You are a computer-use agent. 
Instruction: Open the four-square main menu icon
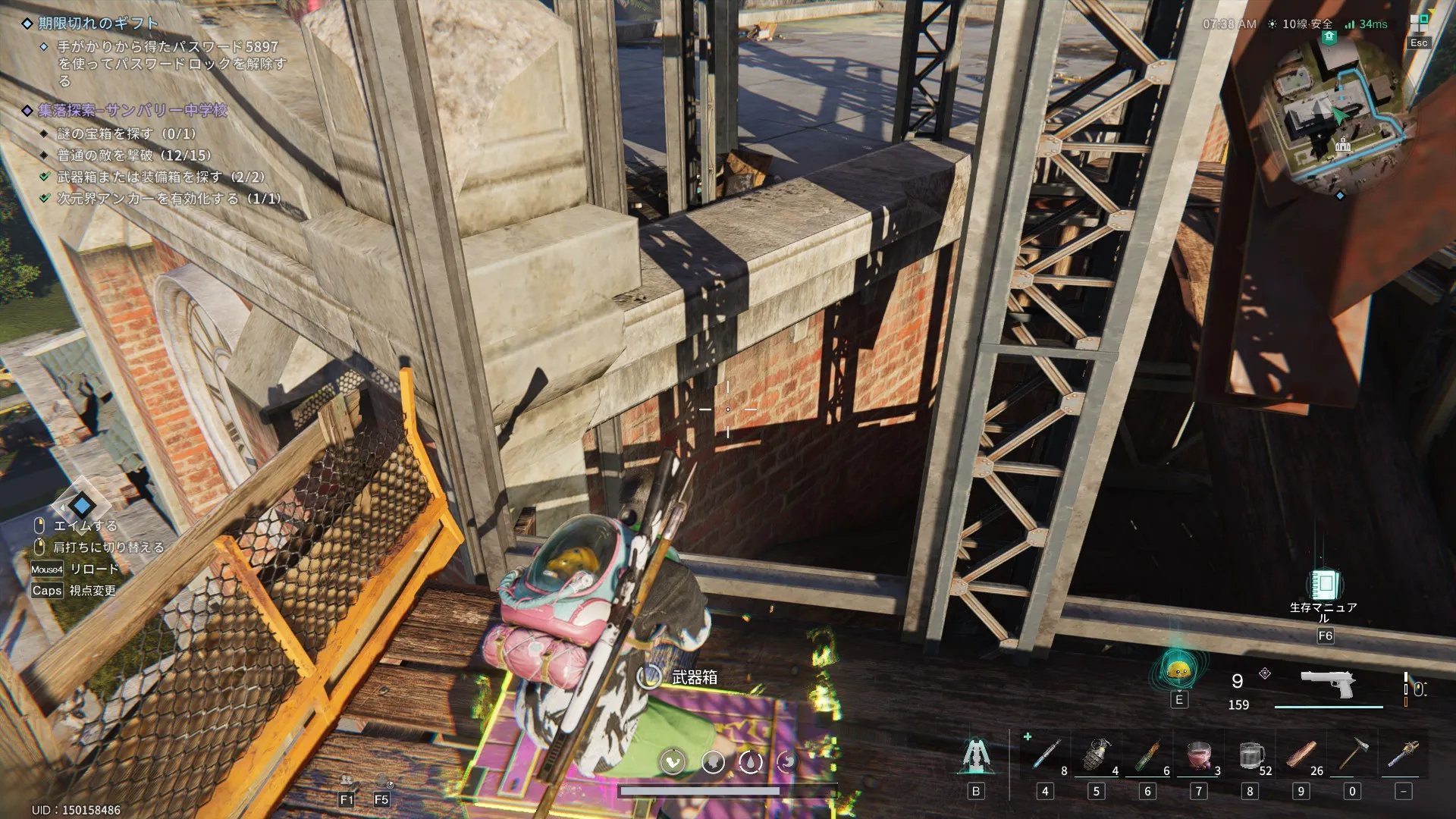[1419, 23]
